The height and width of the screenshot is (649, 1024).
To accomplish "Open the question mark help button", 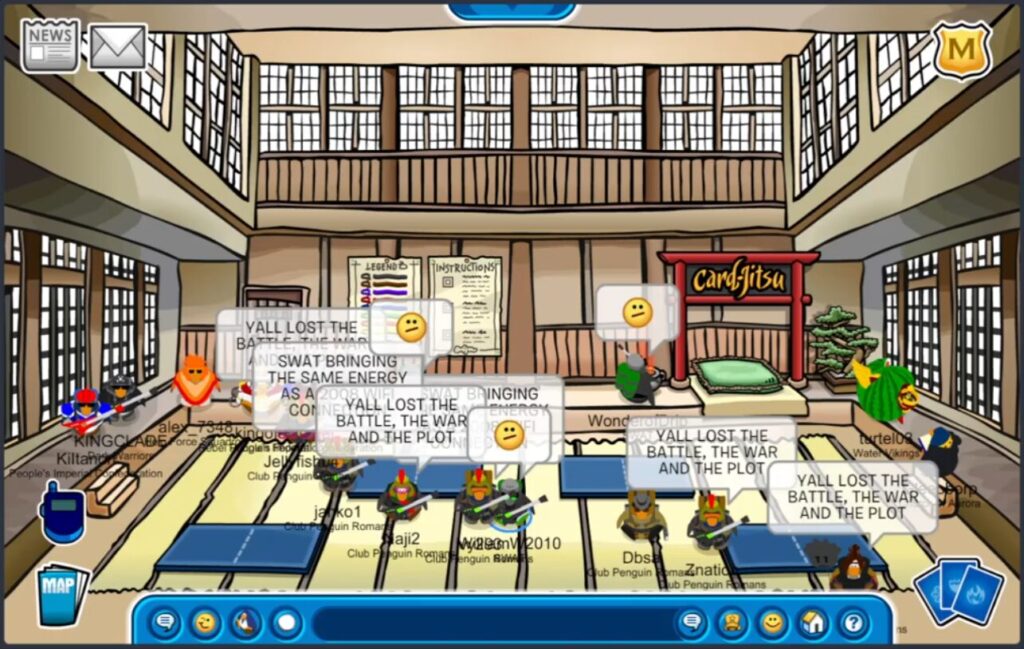I will click(x=853, y=624).
